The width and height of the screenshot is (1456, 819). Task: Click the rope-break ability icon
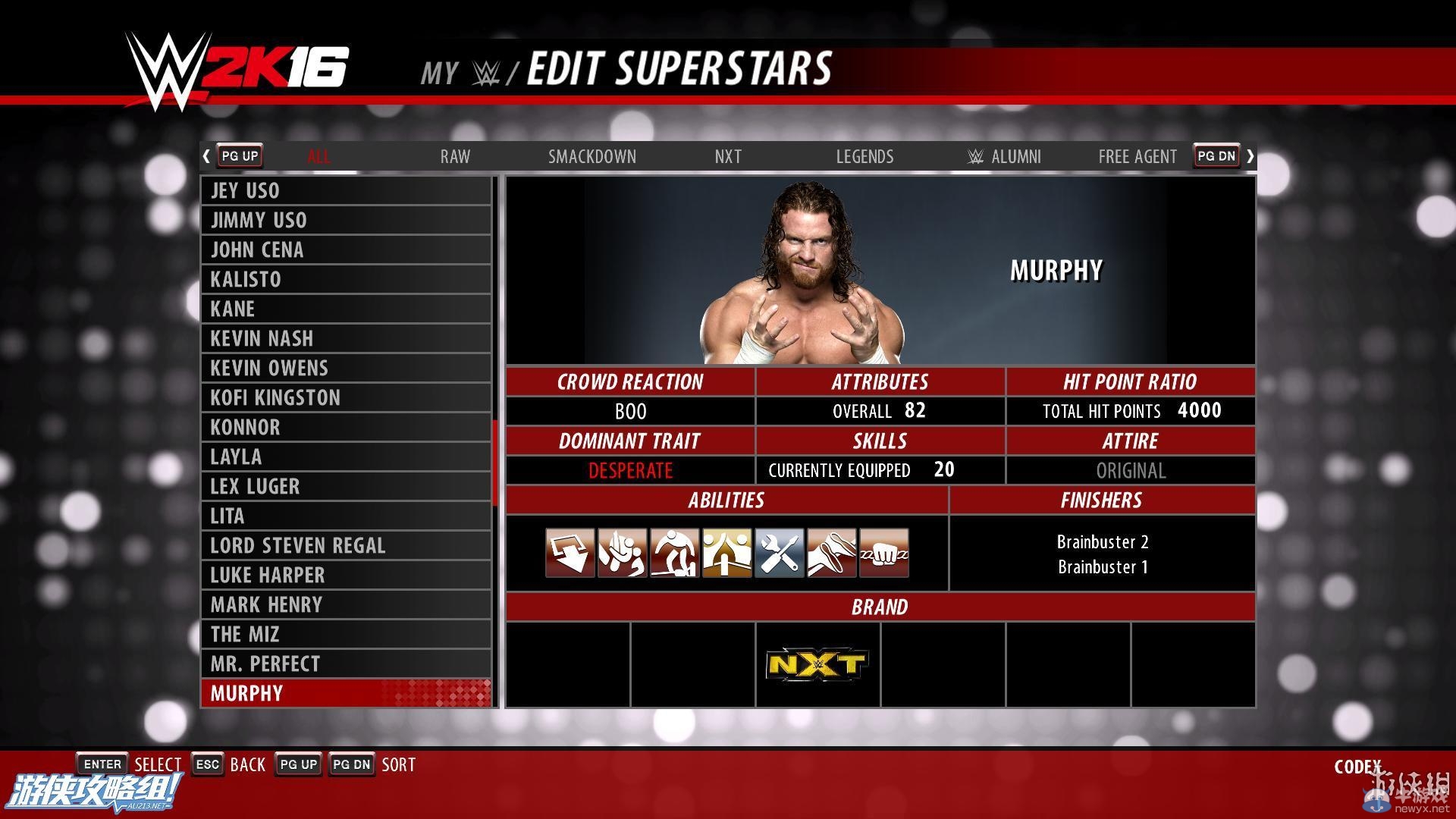[831, 553]
